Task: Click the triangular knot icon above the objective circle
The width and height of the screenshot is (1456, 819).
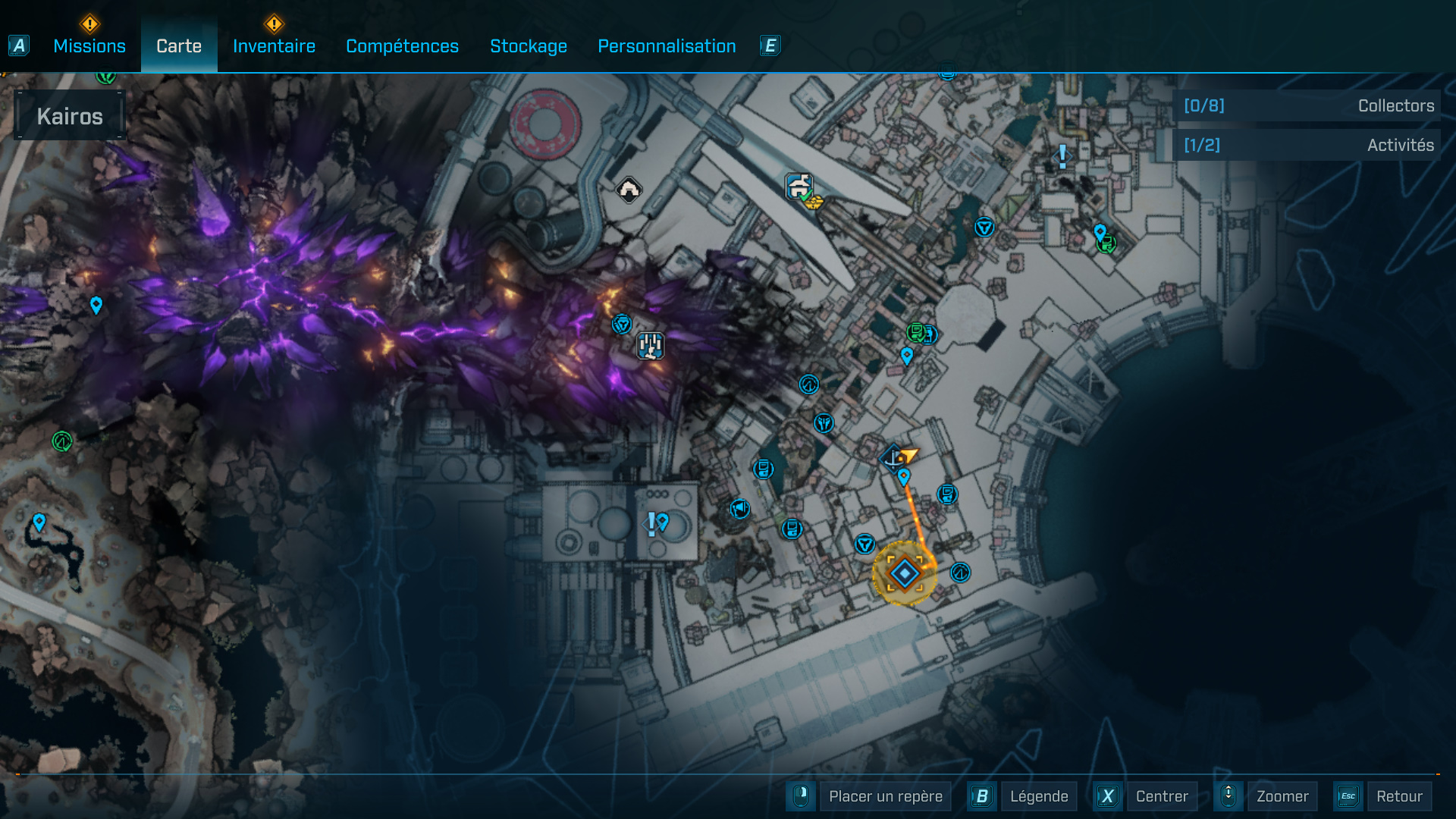Action: point(863,543)
